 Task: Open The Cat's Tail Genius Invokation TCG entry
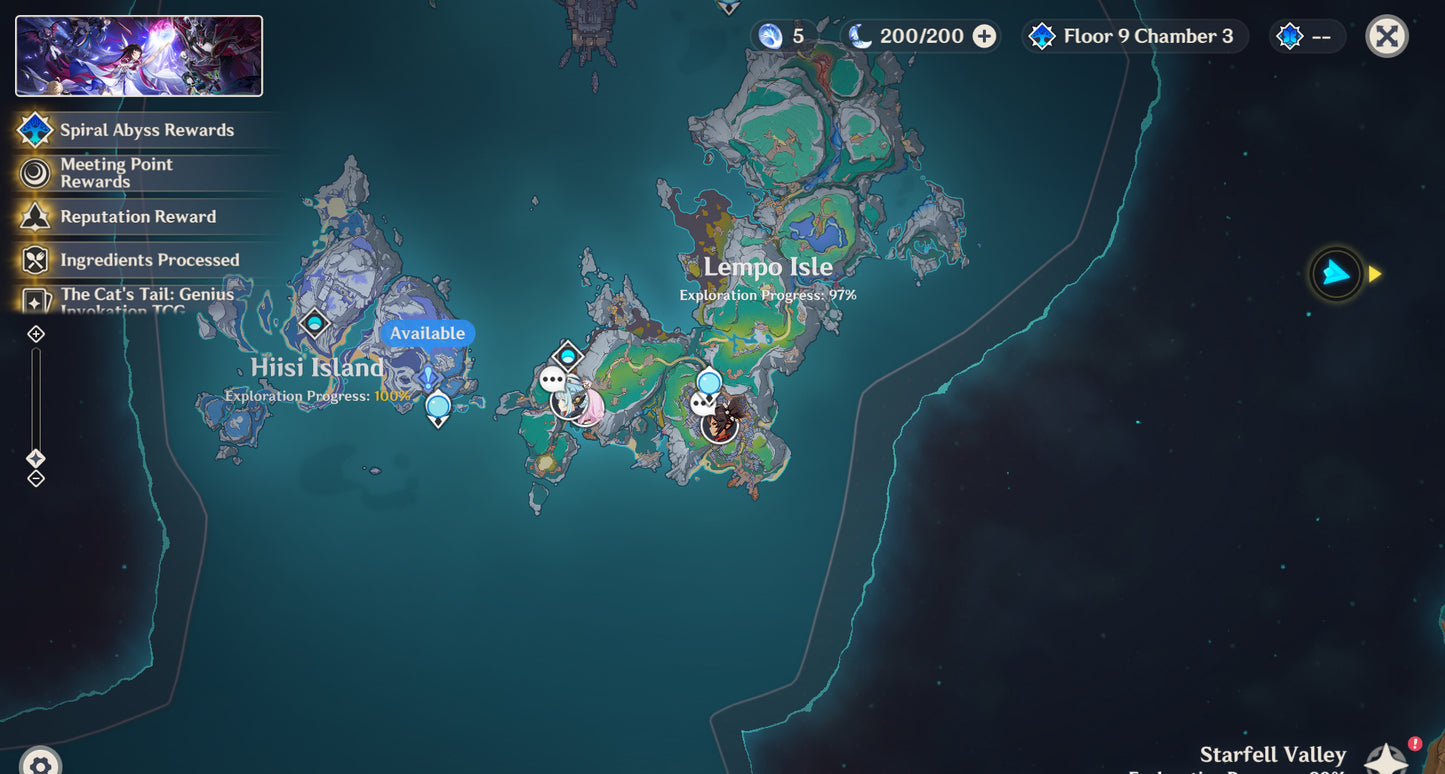pos(146,299)
